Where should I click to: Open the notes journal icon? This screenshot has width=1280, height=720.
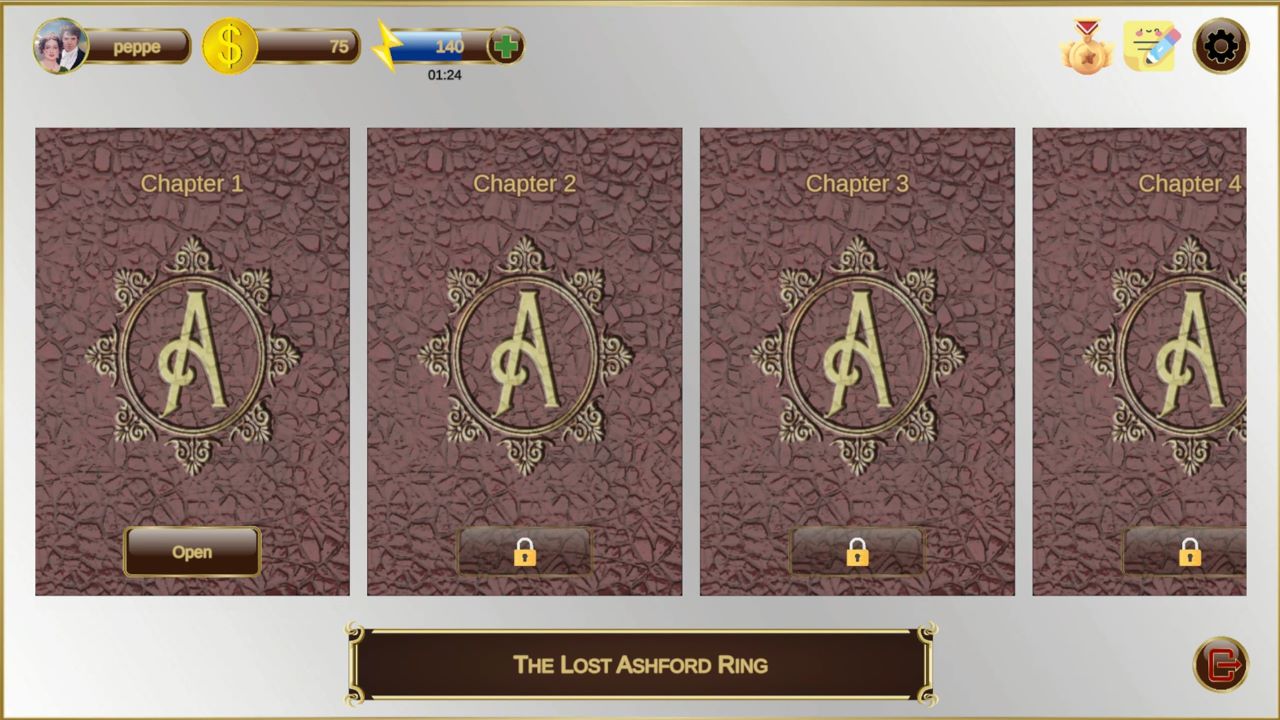click(1150, 46)
